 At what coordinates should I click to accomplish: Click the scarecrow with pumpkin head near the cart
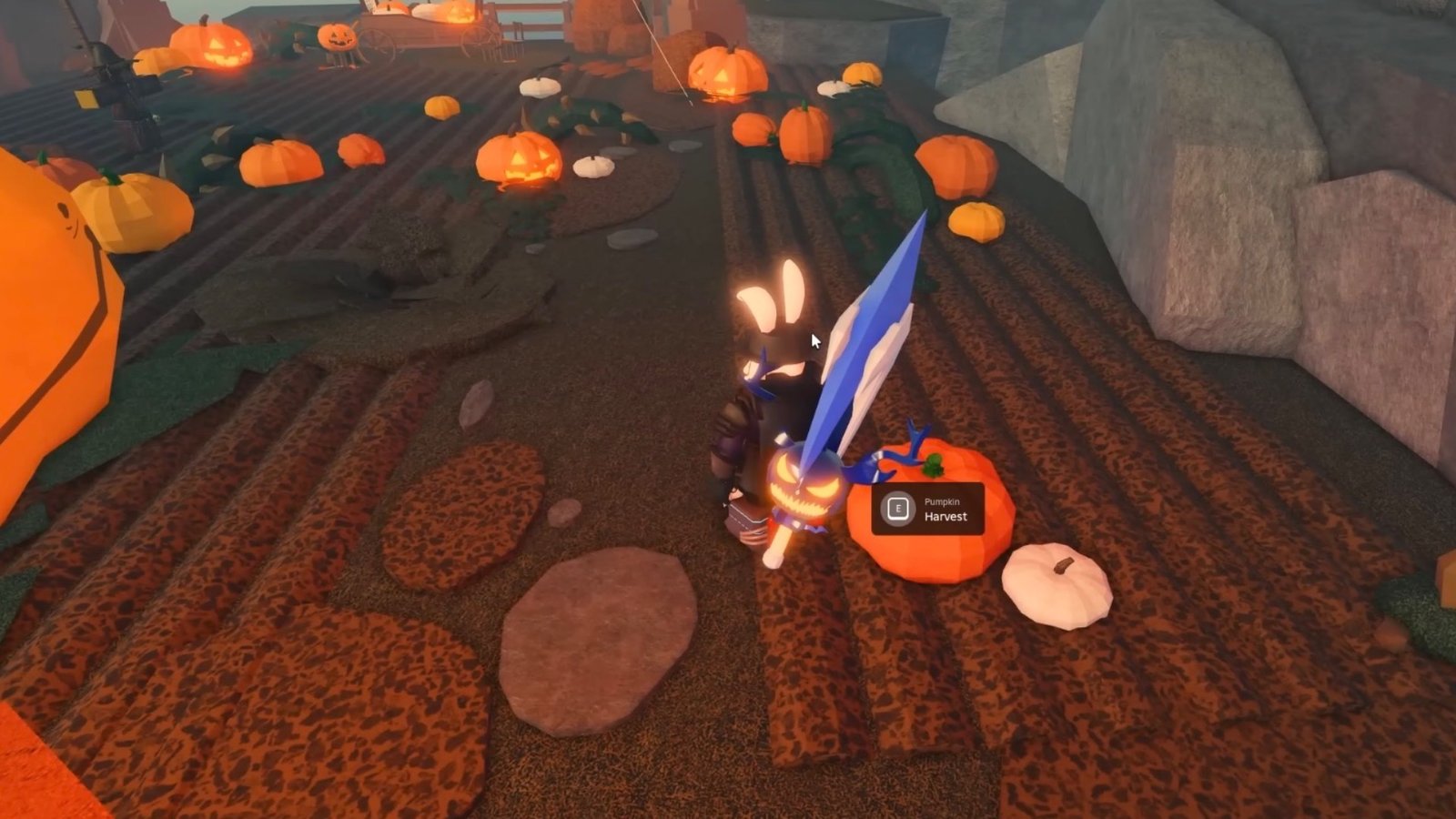337,38
